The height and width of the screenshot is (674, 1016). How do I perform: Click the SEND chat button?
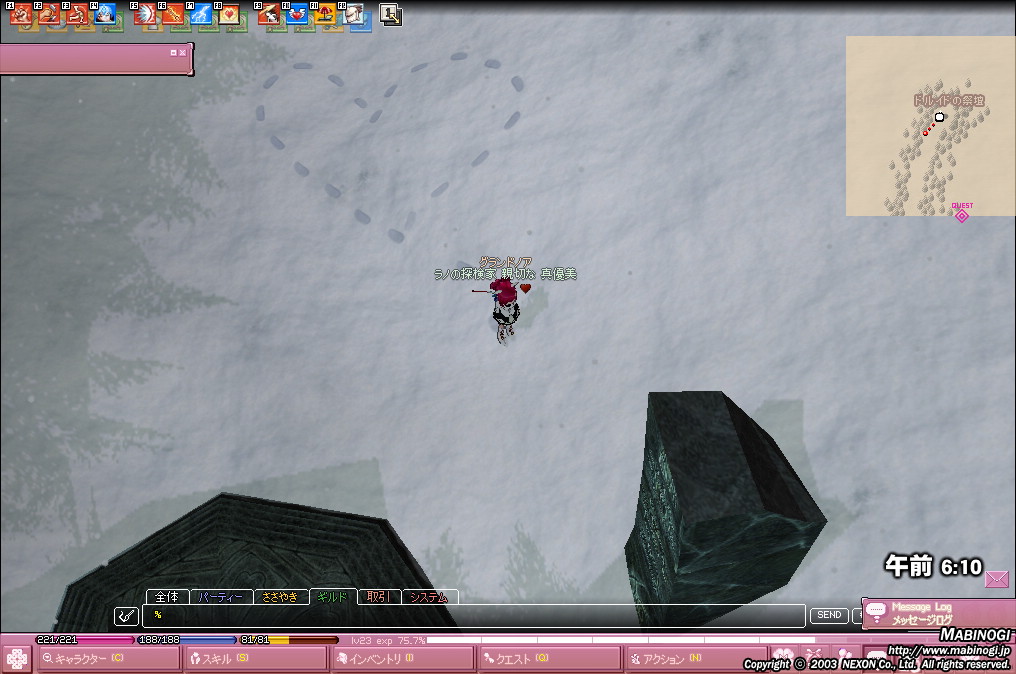coord(829,615)
